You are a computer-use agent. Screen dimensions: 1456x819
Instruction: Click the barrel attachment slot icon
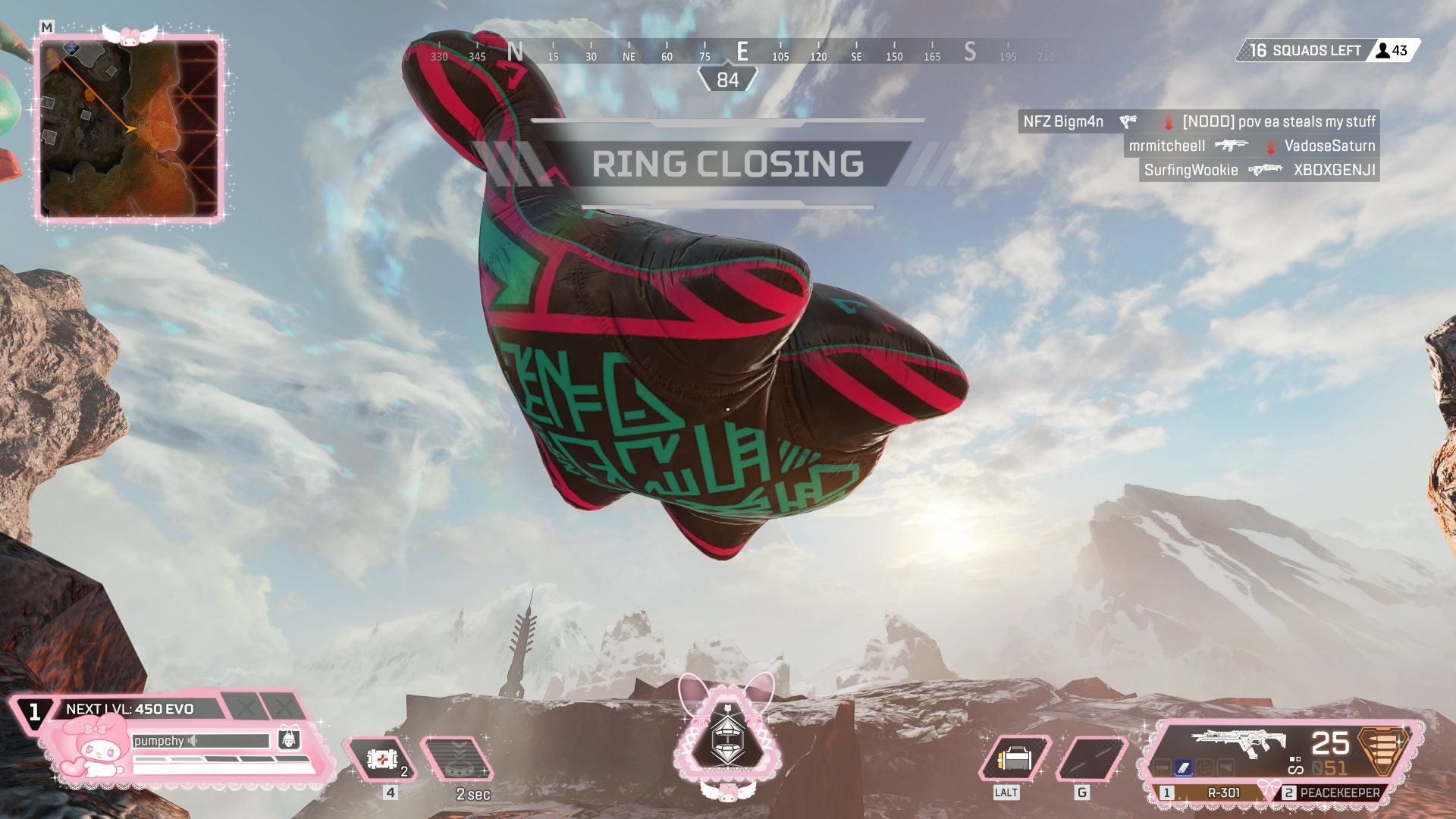pos(1162,767)
